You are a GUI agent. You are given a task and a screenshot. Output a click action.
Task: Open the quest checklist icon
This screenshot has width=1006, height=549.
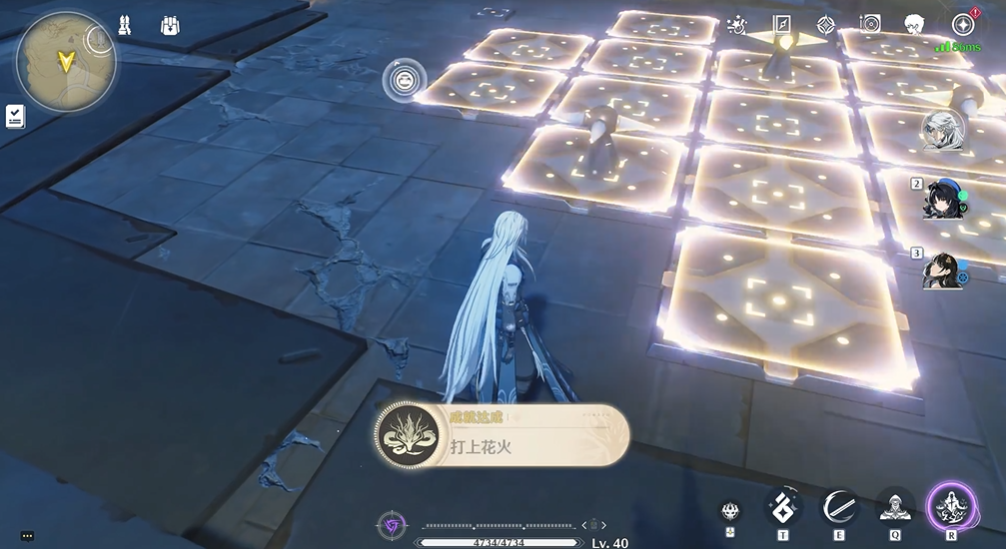tap(15, 116)
